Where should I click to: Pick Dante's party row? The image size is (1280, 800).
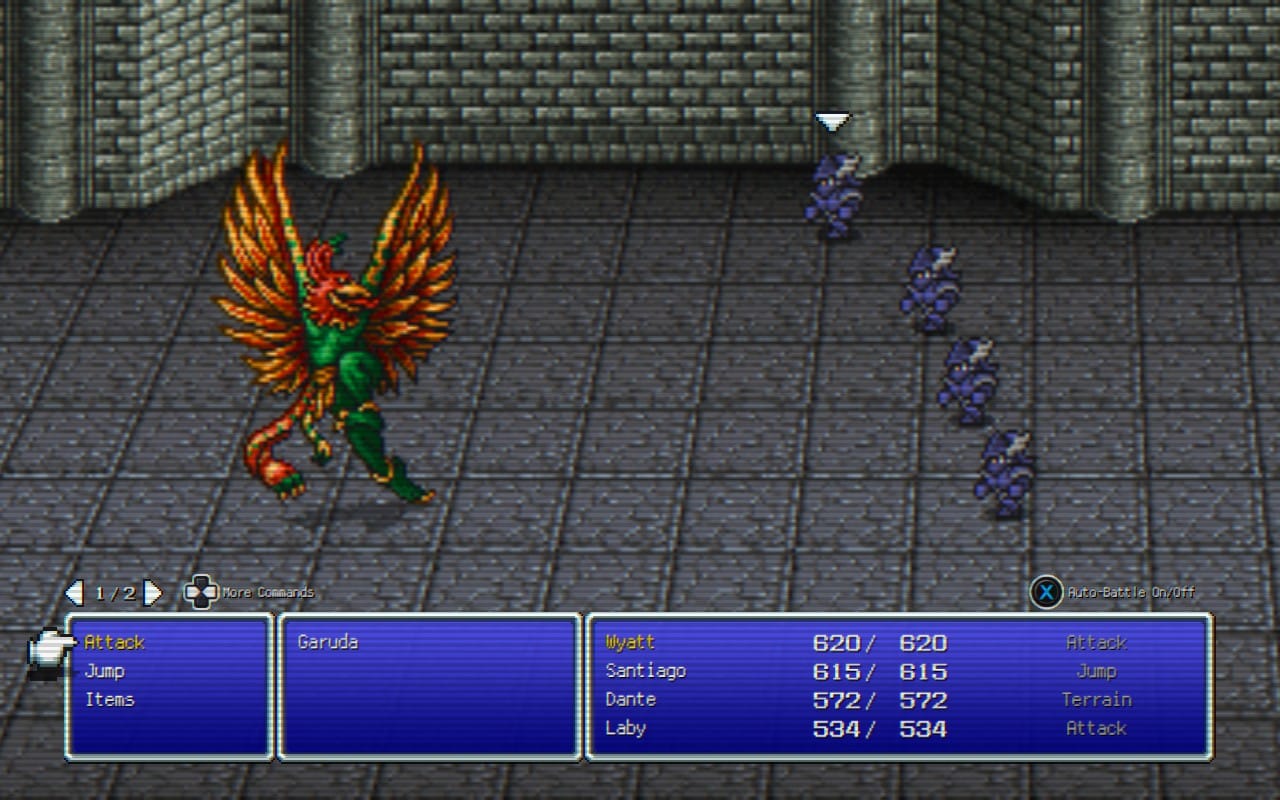click(x=630, y=699)
